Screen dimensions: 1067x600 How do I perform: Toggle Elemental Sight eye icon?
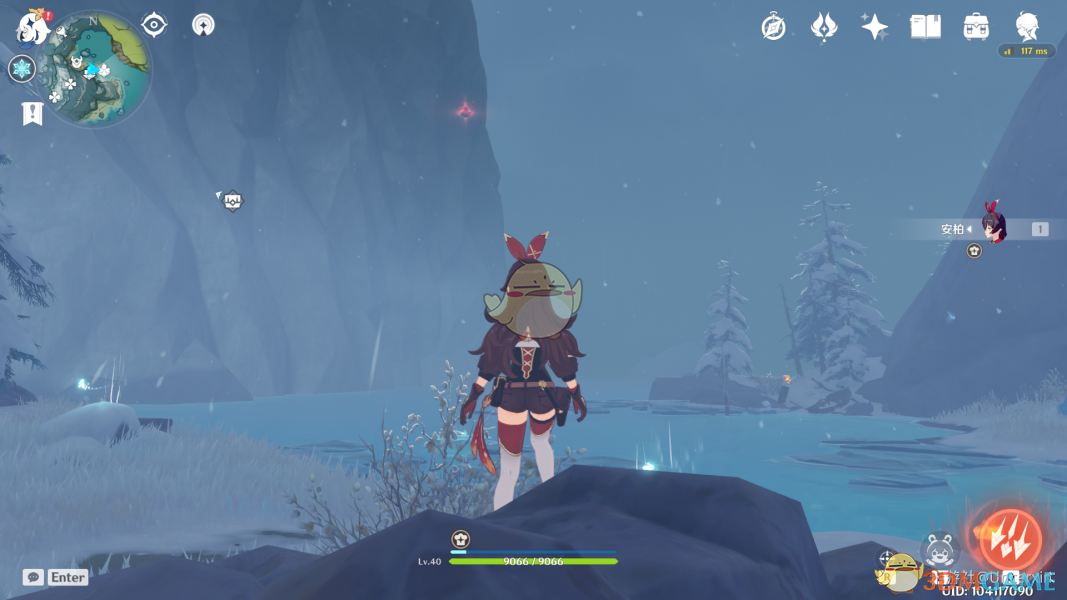point(154,25)
